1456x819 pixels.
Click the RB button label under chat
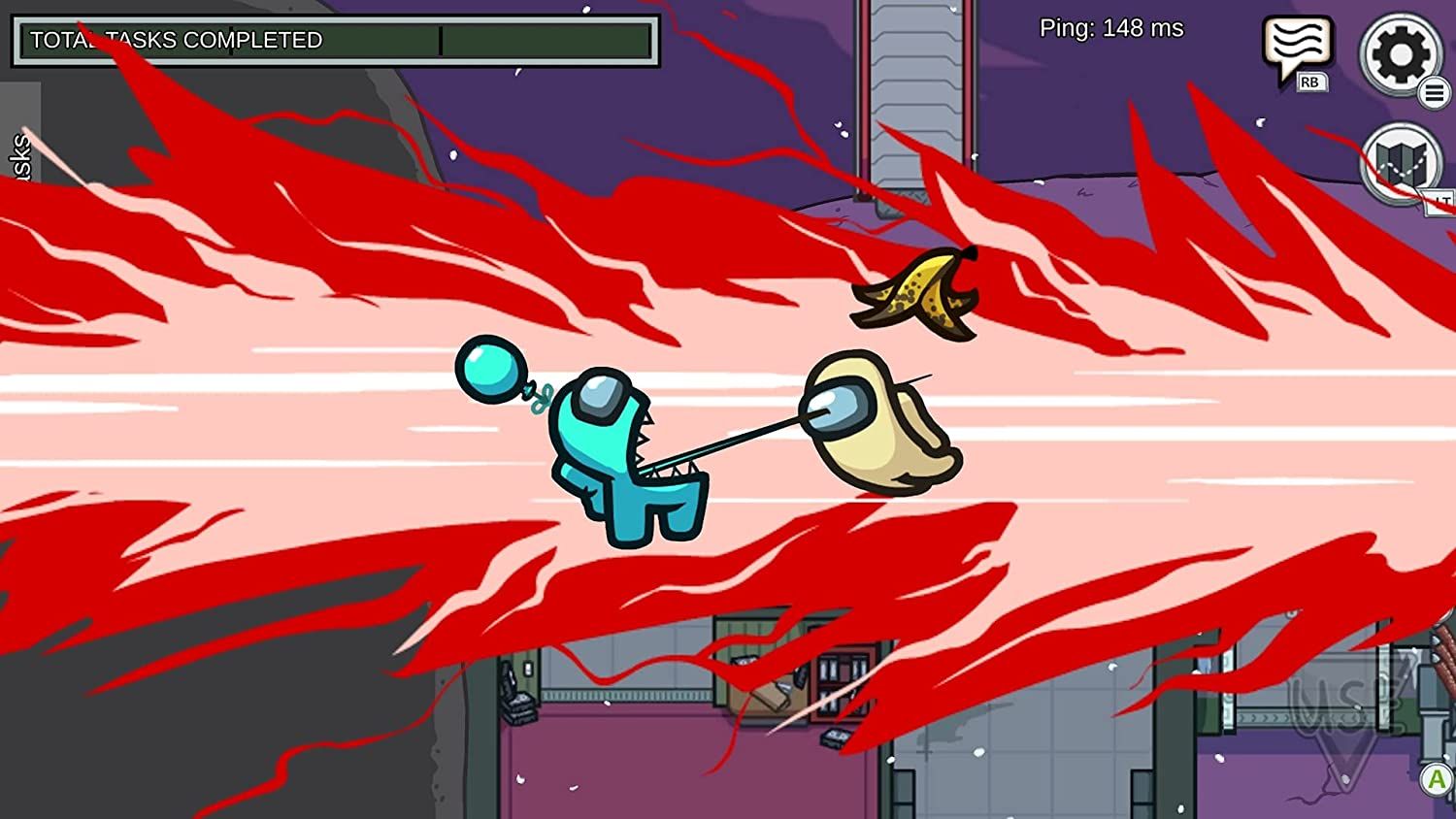(x=1311, y=82)
